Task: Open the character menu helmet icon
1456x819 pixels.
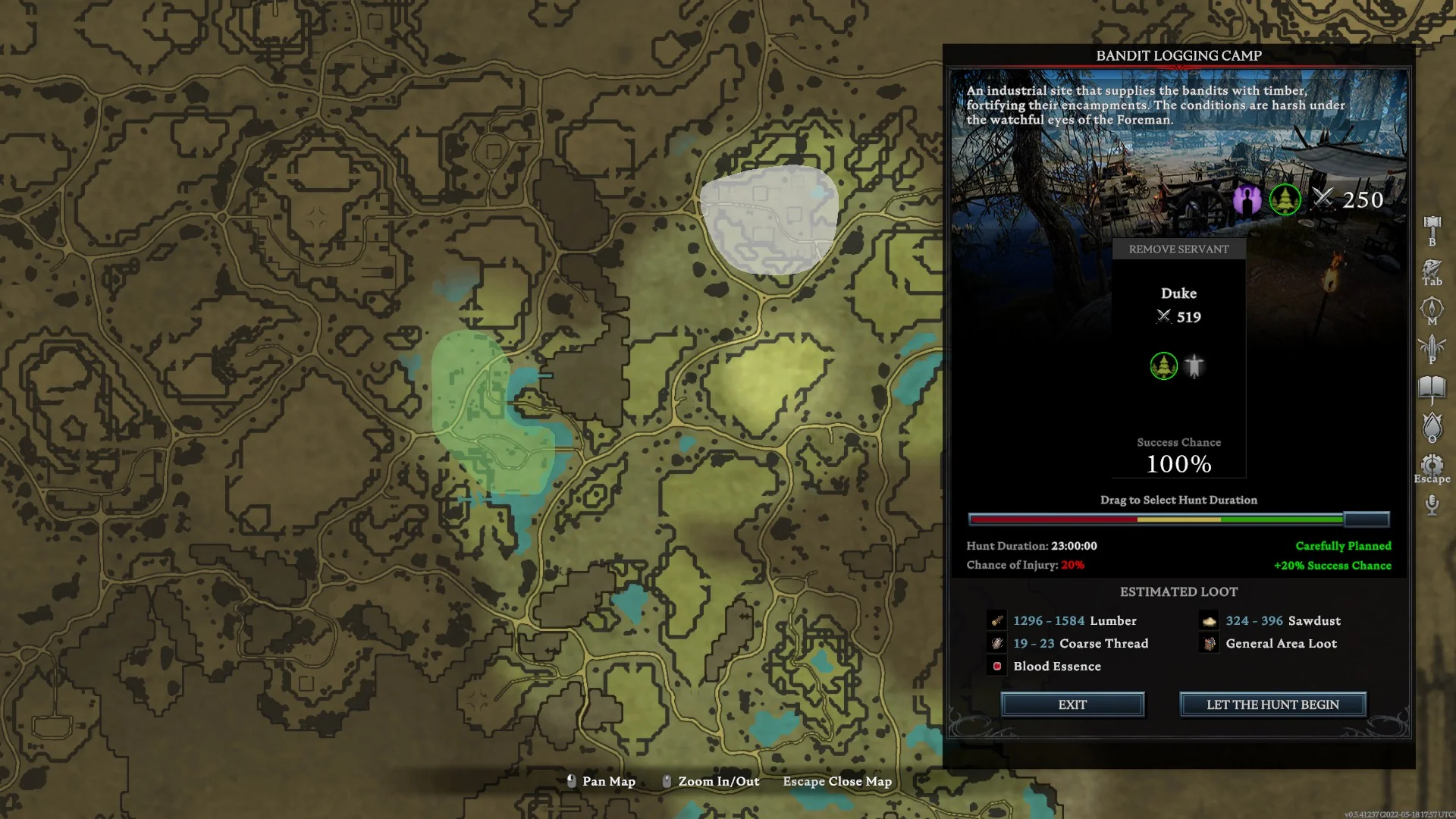Action: tap(1432, 268)
